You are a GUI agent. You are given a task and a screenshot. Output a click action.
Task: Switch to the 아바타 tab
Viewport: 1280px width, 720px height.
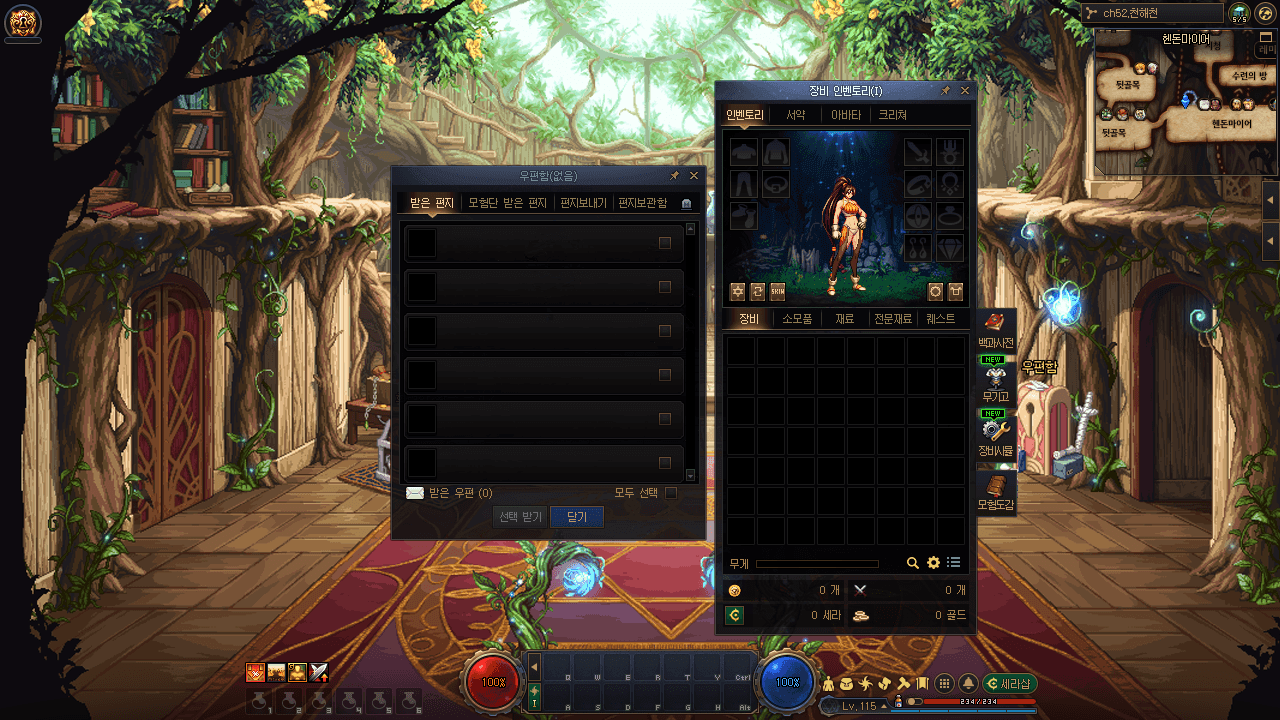(x=846, y=115)
